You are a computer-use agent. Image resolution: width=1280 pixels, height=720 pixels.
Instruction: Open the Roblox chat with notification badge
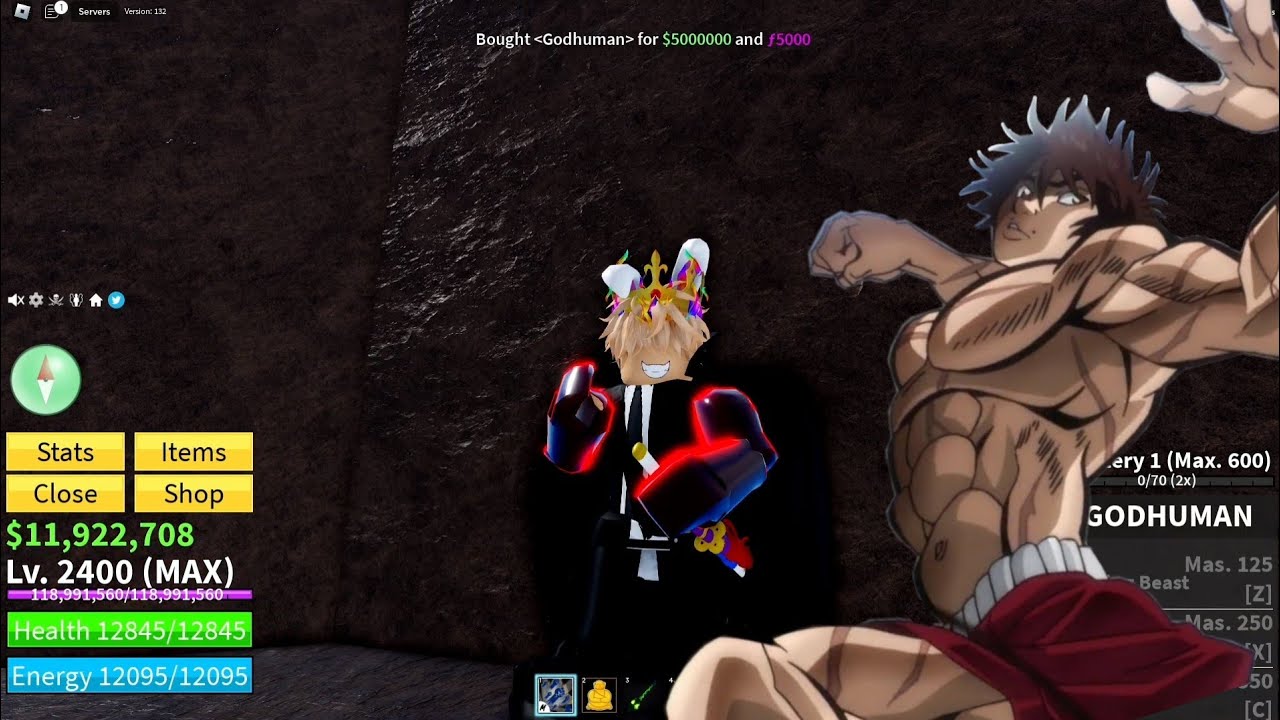[54, 11]
